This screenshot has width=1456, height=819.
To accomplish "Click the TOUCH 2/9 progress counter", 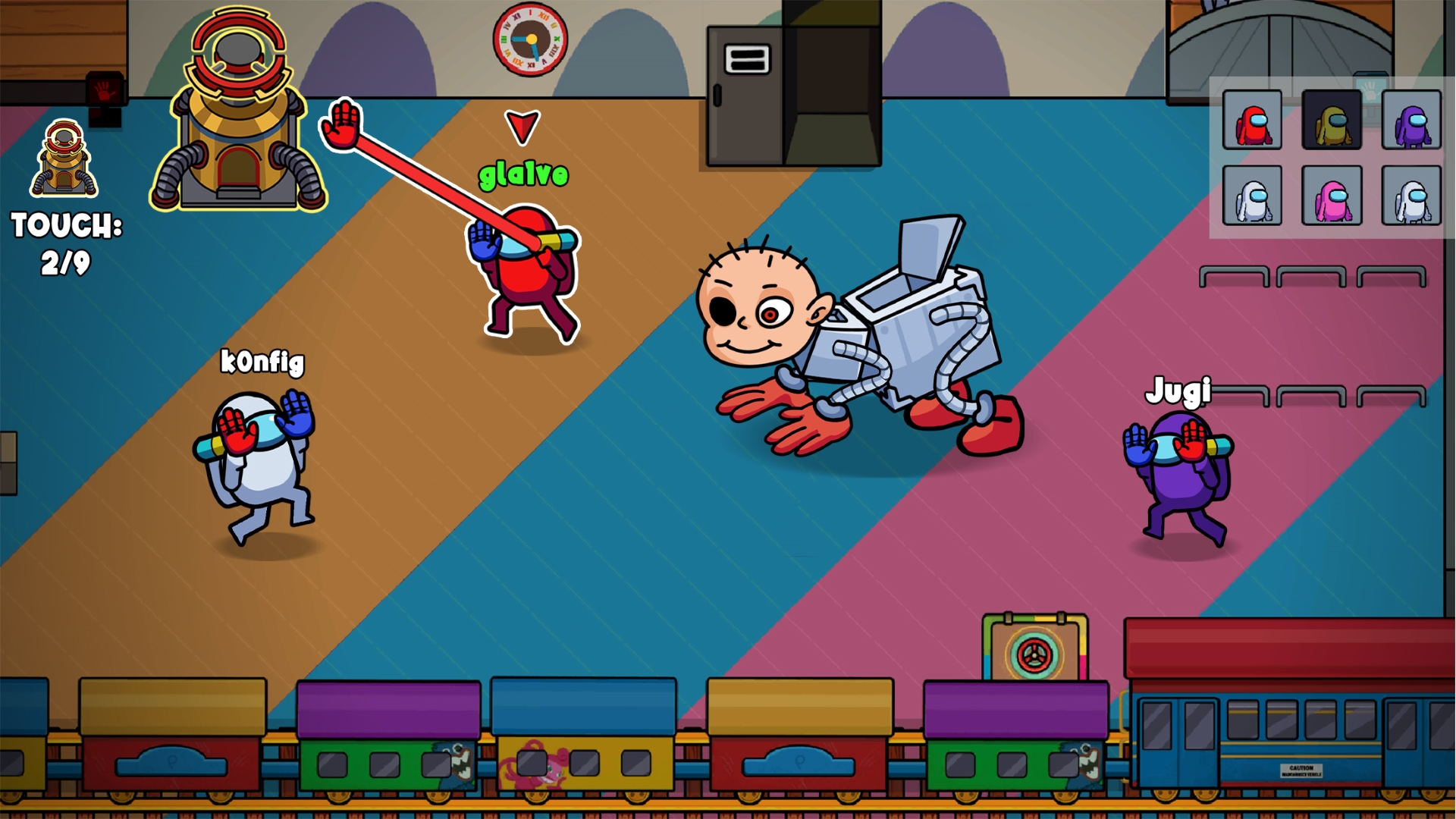I will point(65,243).
